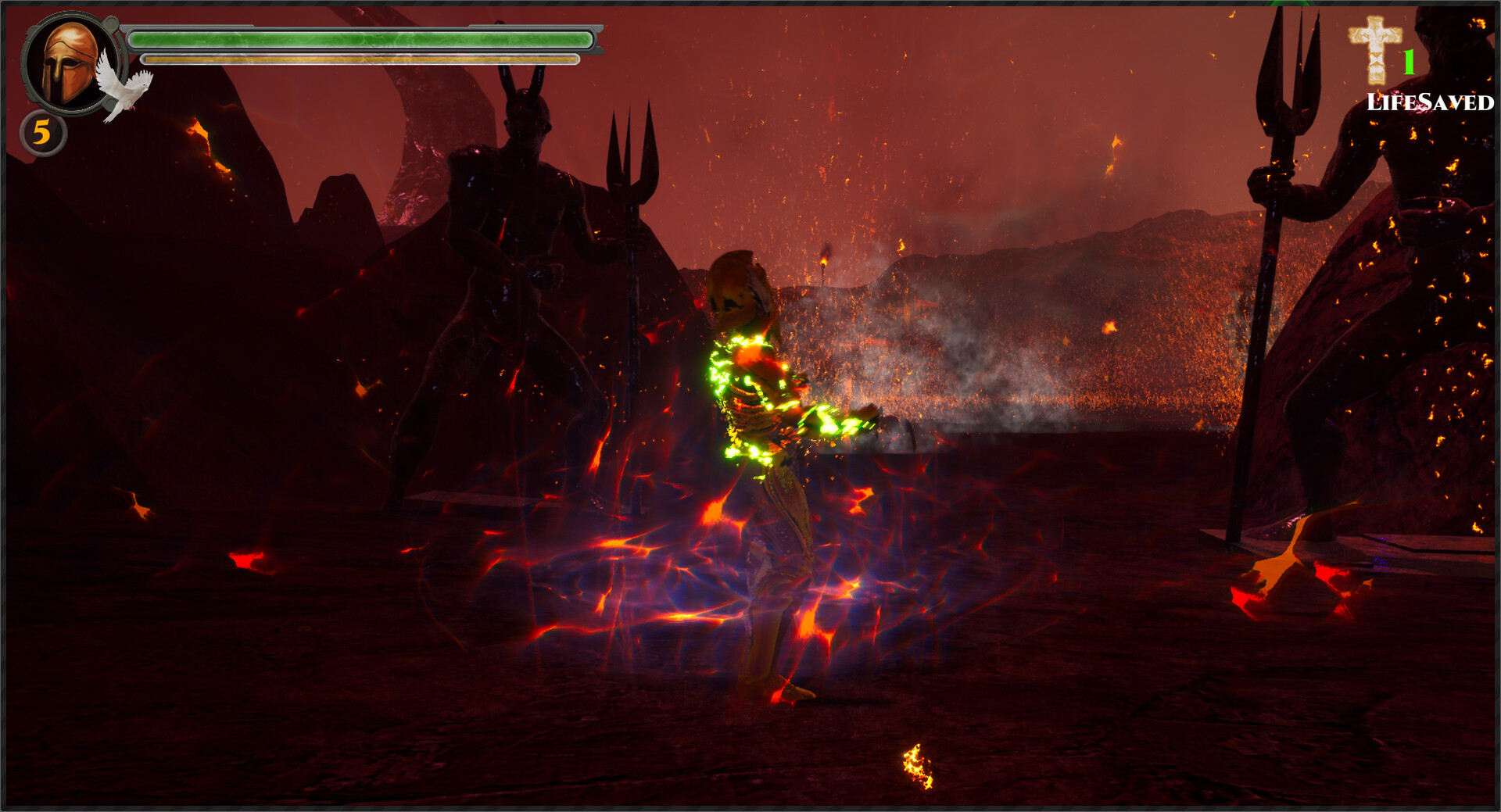Select the white dove icon
The height and width of the screenshot is (812, 1501).
pyautogui.click(x=125, y=88)
